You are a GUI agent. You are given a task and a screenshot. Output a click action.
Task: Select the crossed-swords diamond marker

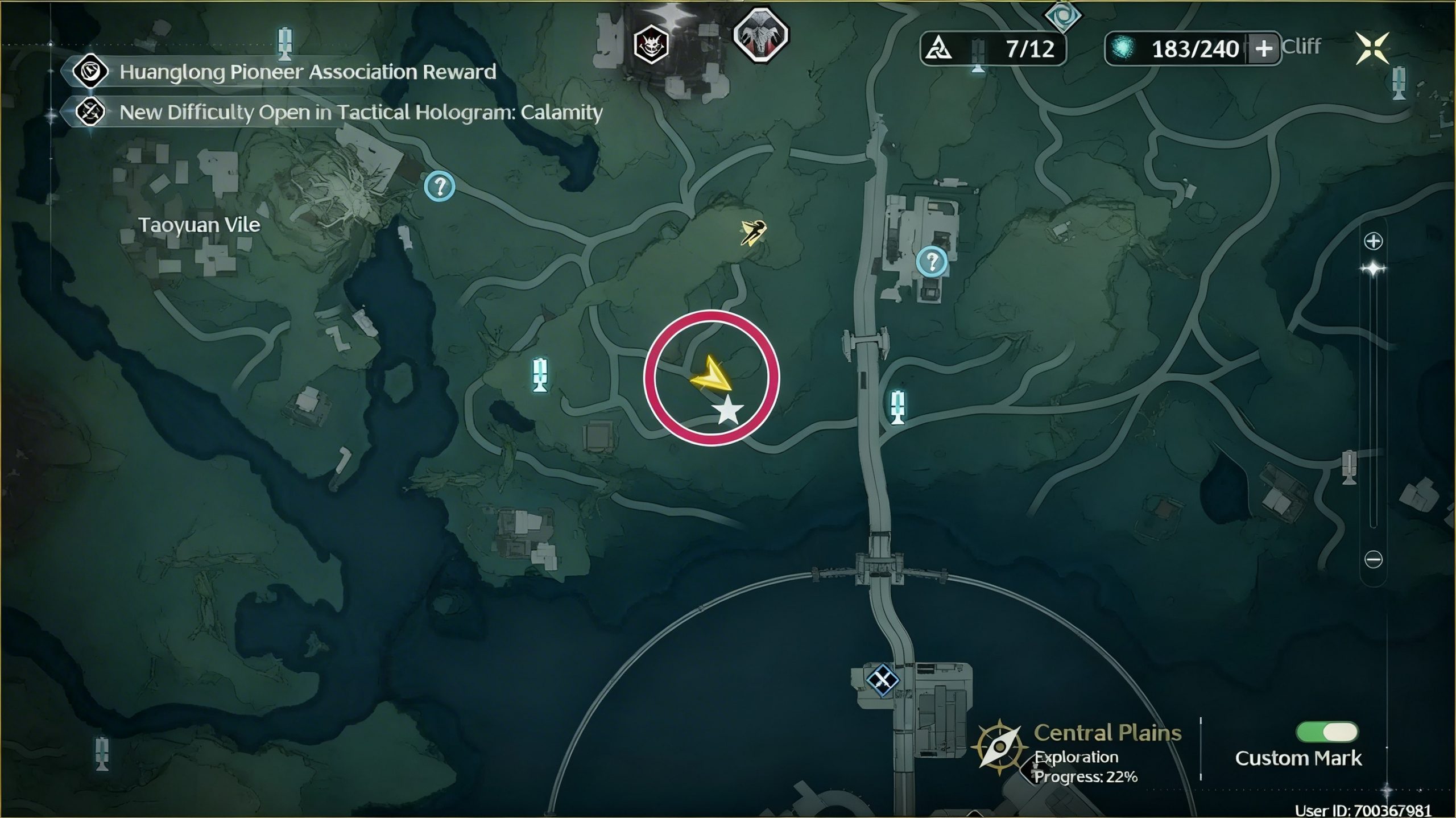[x=882, y=679]
